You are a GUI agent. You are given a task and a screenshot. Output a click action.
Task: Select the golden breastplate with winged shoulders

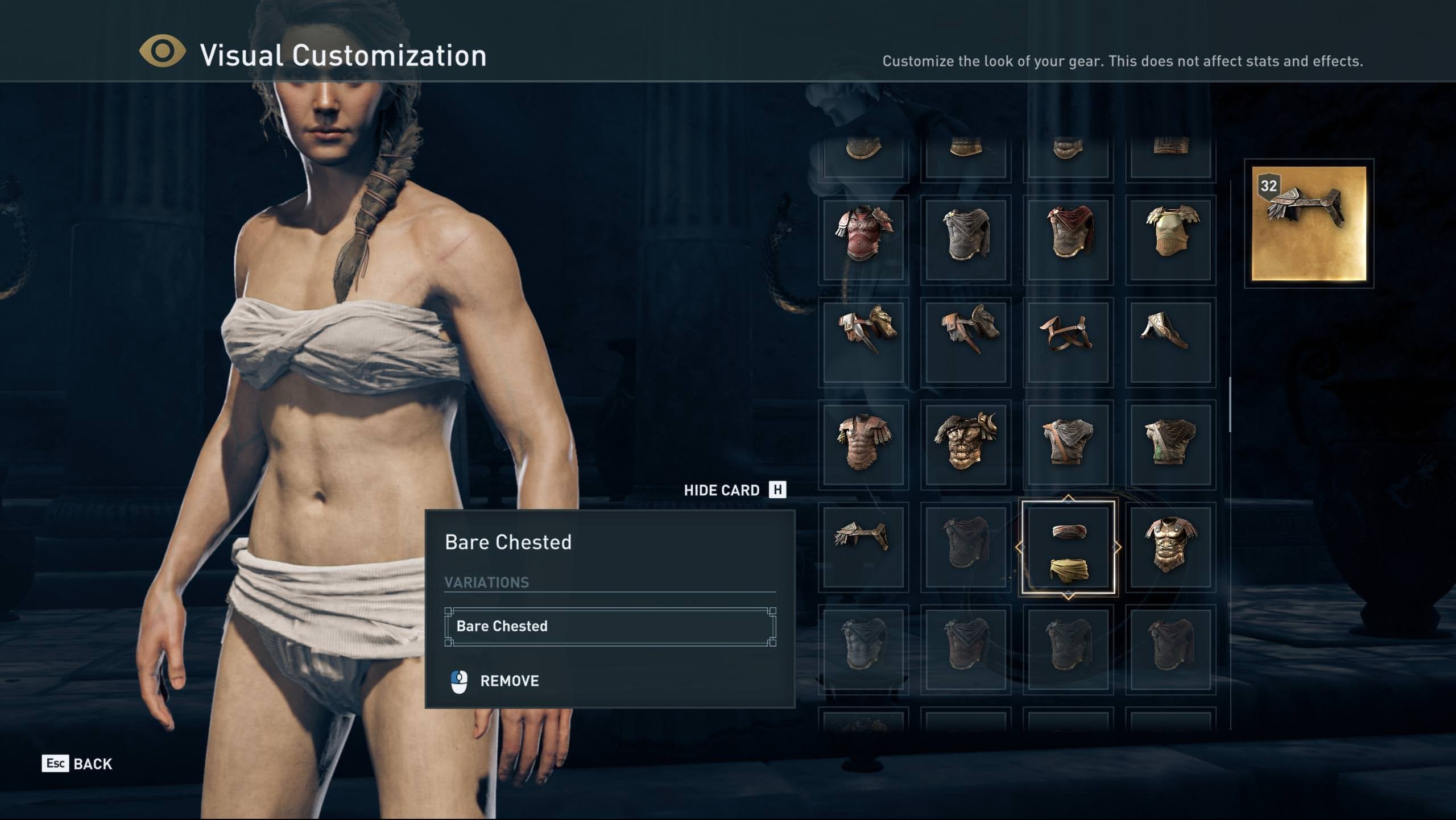click(x=1170, y=239)
